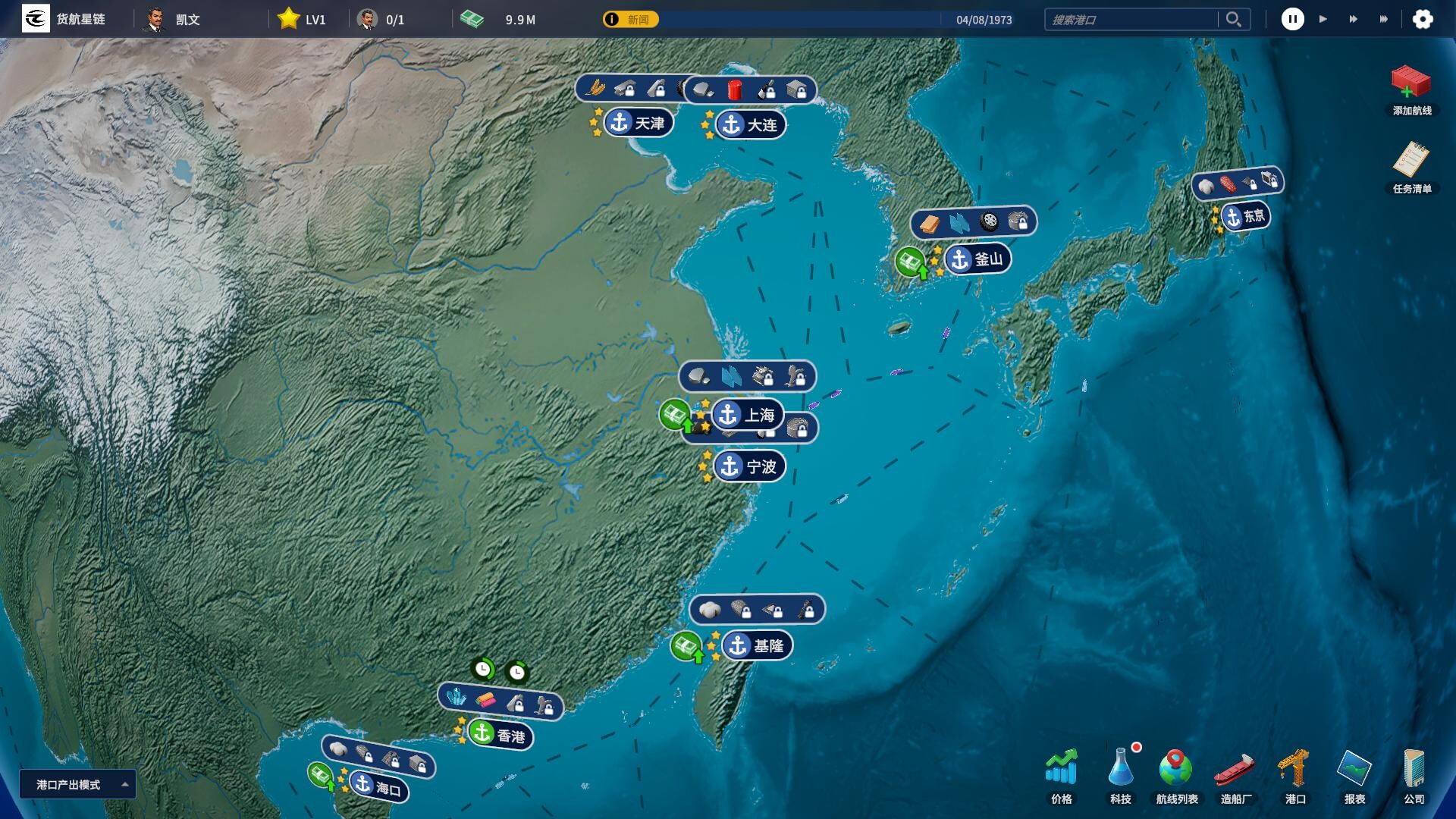This screenshot has width=1456, height=819.
Task: Click the 香港 port anchor
Action: [x=483, y=736]
